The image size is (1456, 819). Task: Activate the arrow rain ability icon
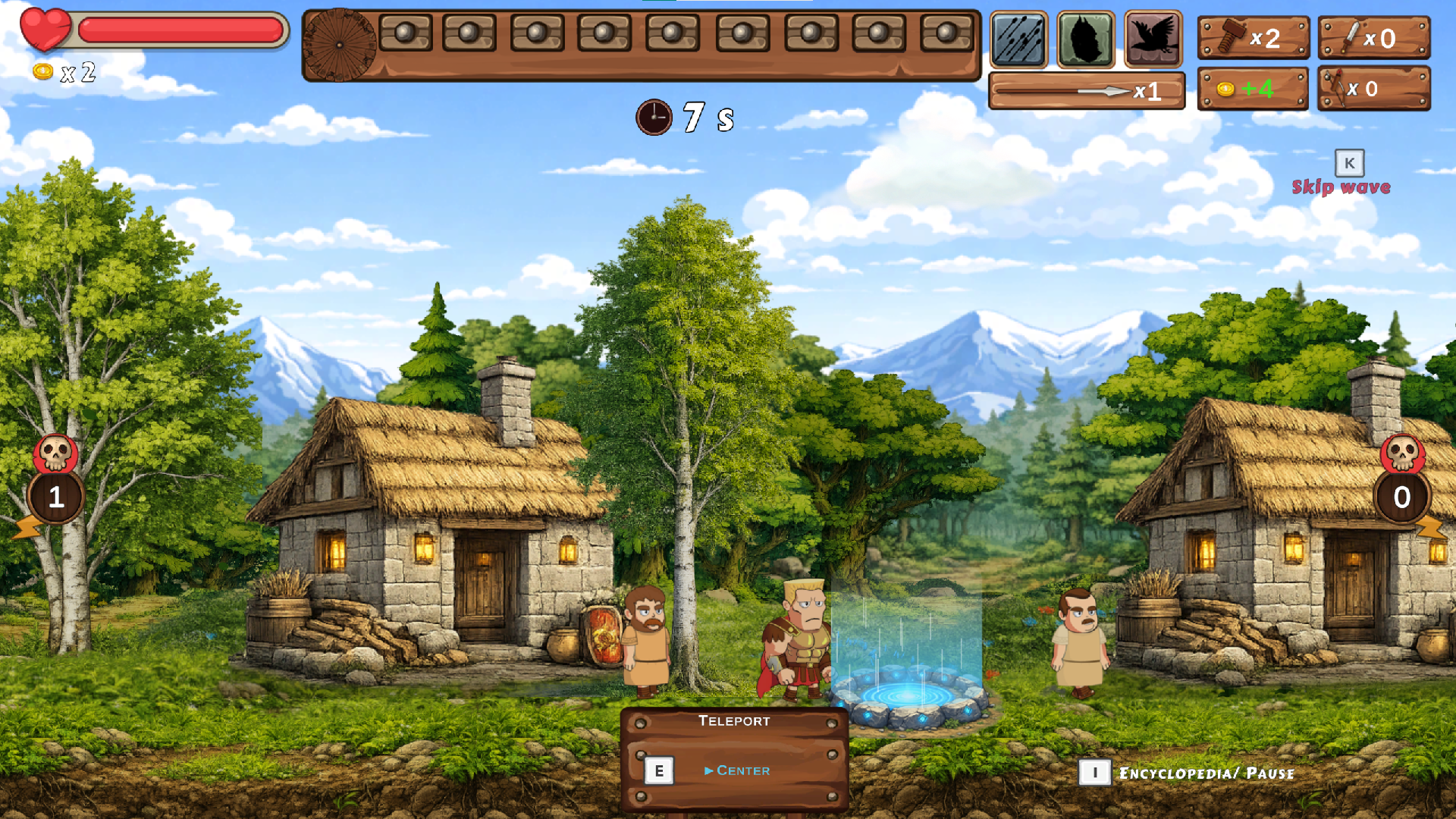click(x=1018, y=39)
